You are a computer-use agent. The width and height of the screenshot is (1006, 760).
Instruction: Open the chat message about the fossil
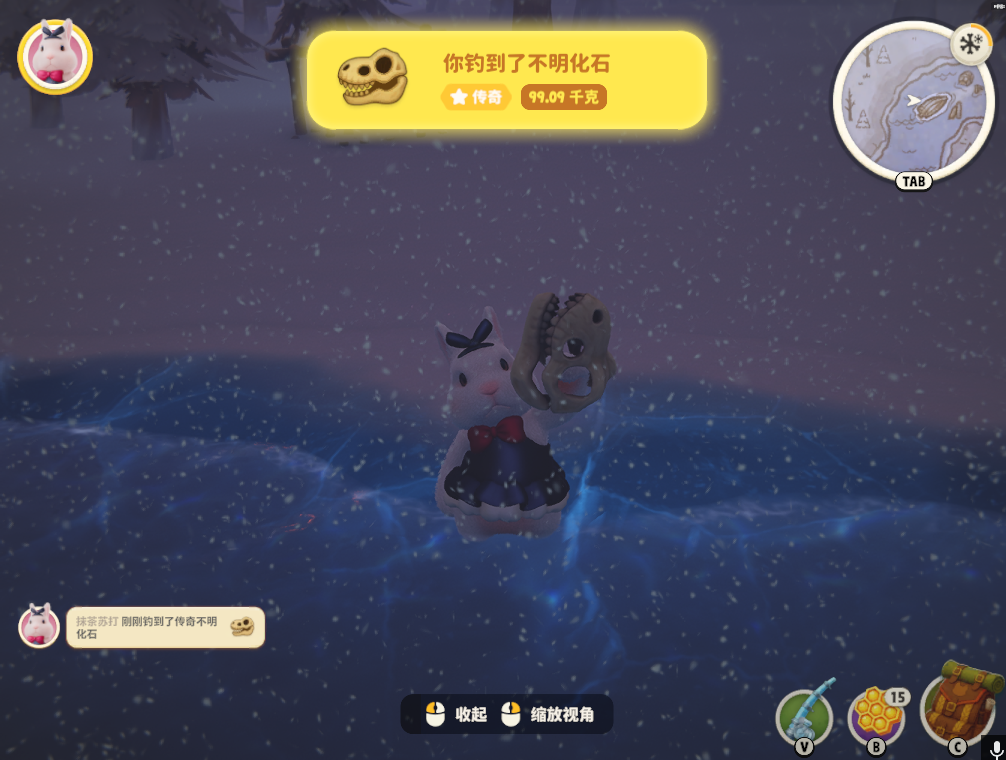click(165, 627)
